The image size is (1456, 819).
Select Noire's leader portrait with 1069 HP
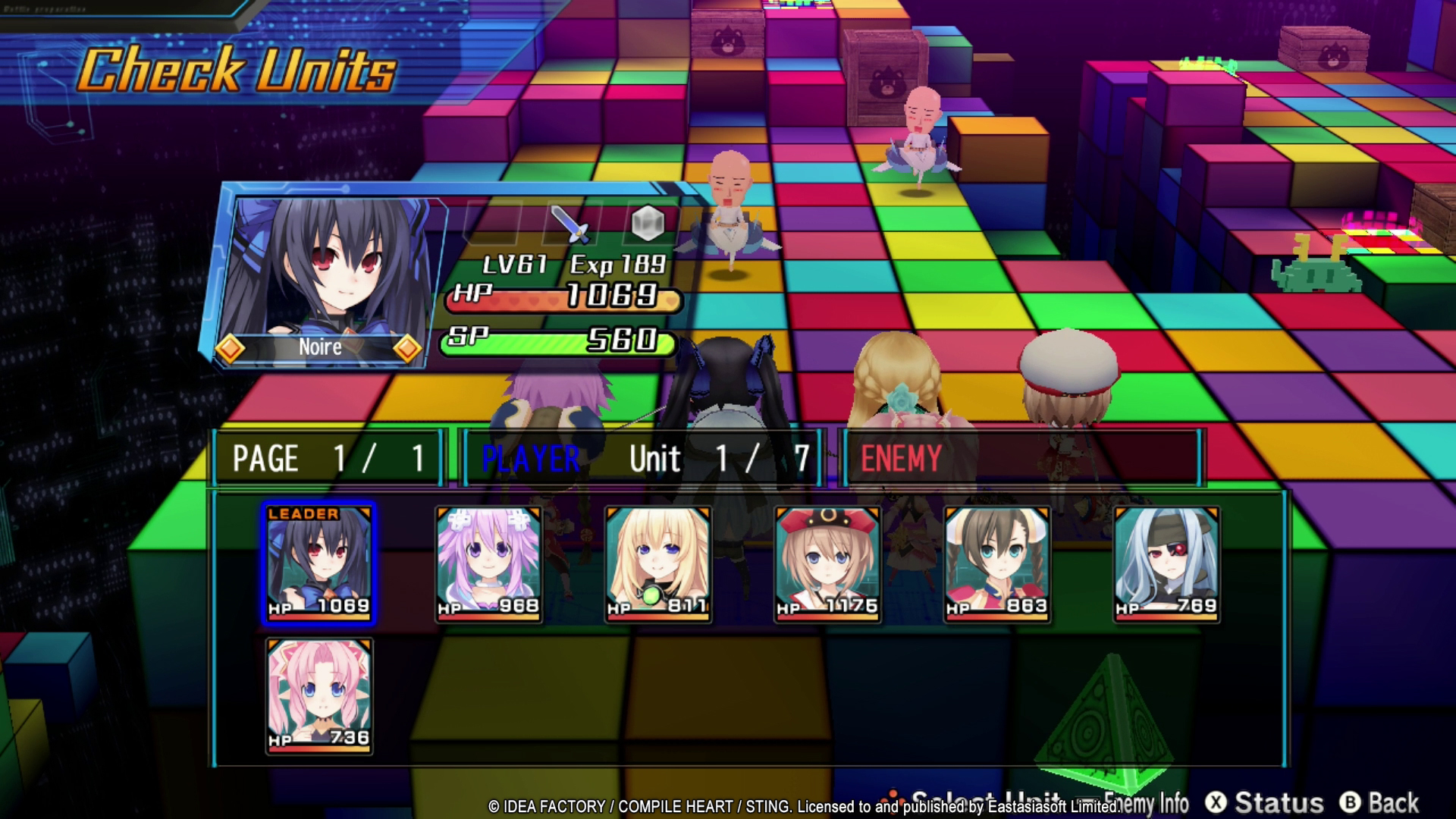pos(319,563)
